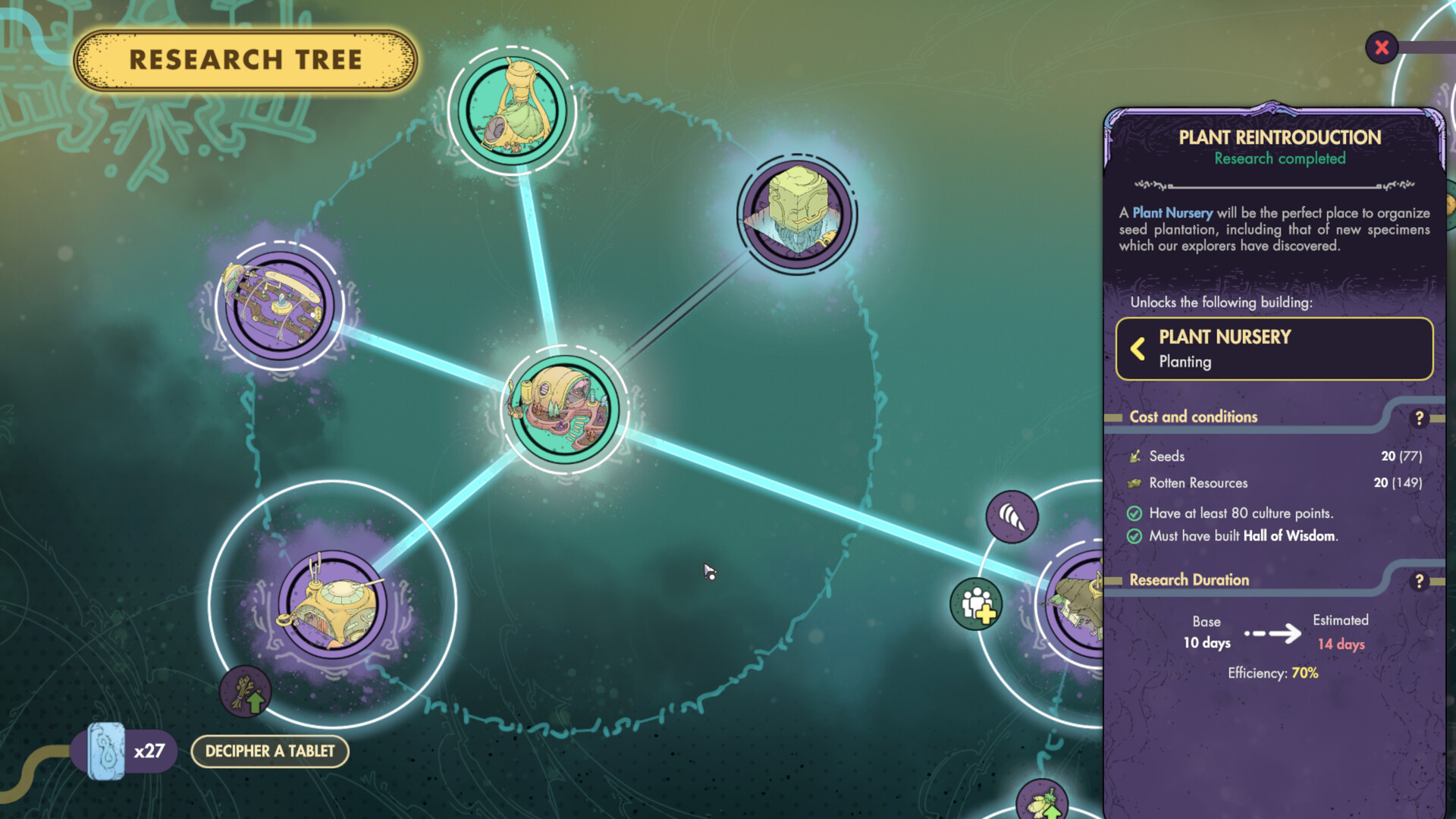Click the checkmark beside Must have built Hall of Wisdom
Viewport: 1456px width, 819px height.
[x=1134, y=536]
